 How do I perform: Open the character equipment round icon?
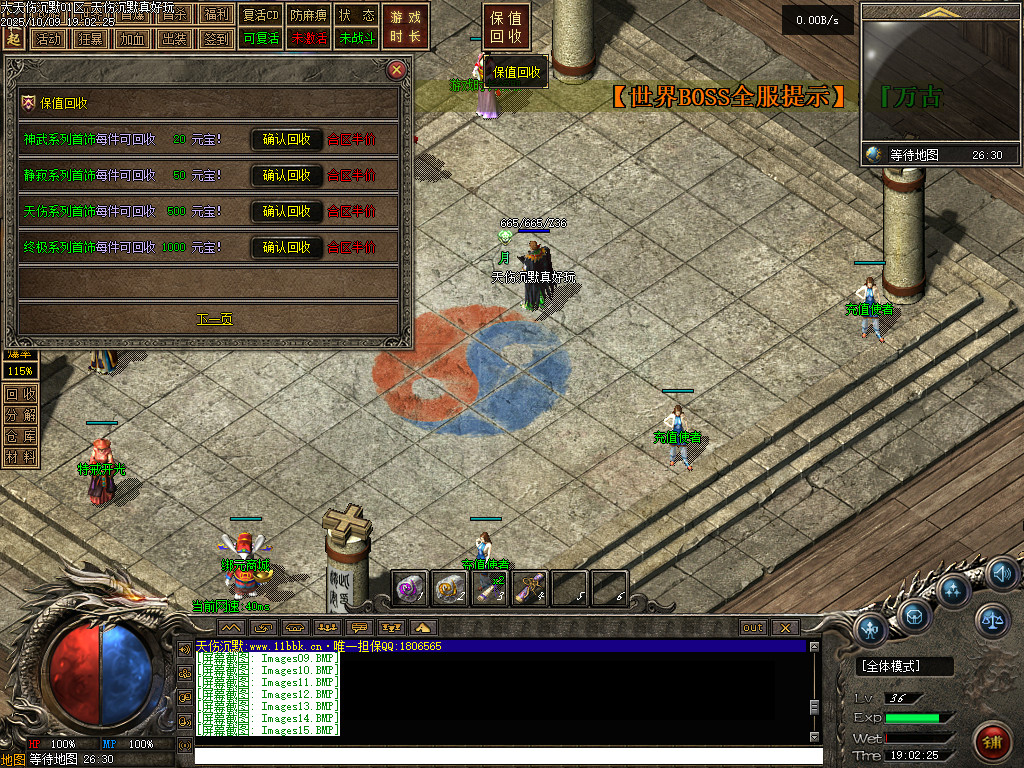pyautogui.click(x=871, y=630)
